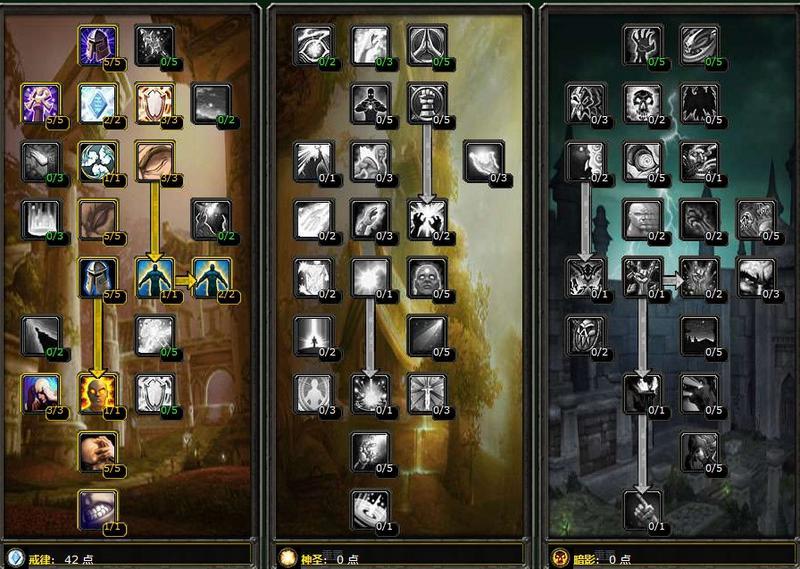Add a point to the Discipline lightning bolt talent
The height and width of the screenshot is (569, 800).
(x=211, y=218)
